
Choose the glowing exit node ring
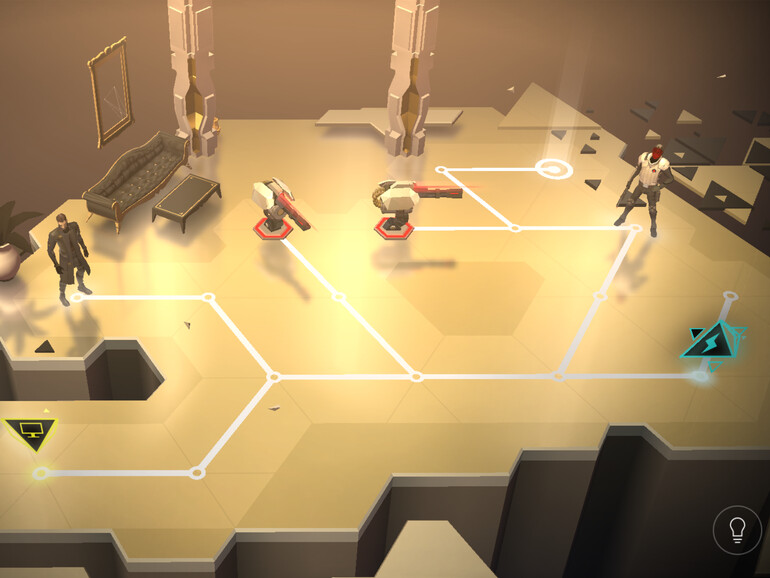553,168
